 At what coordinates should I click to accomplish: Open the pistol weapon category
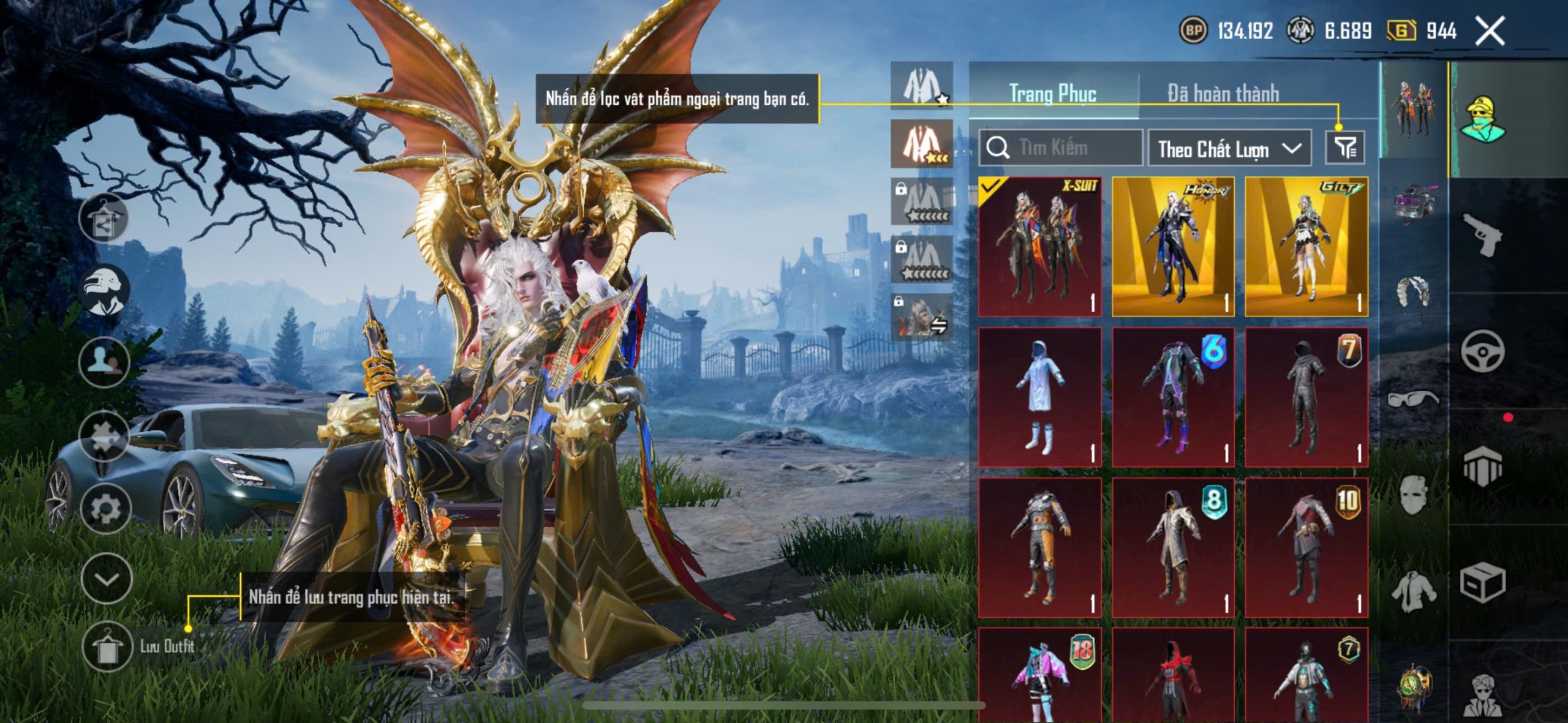(x=1482, y=234)
